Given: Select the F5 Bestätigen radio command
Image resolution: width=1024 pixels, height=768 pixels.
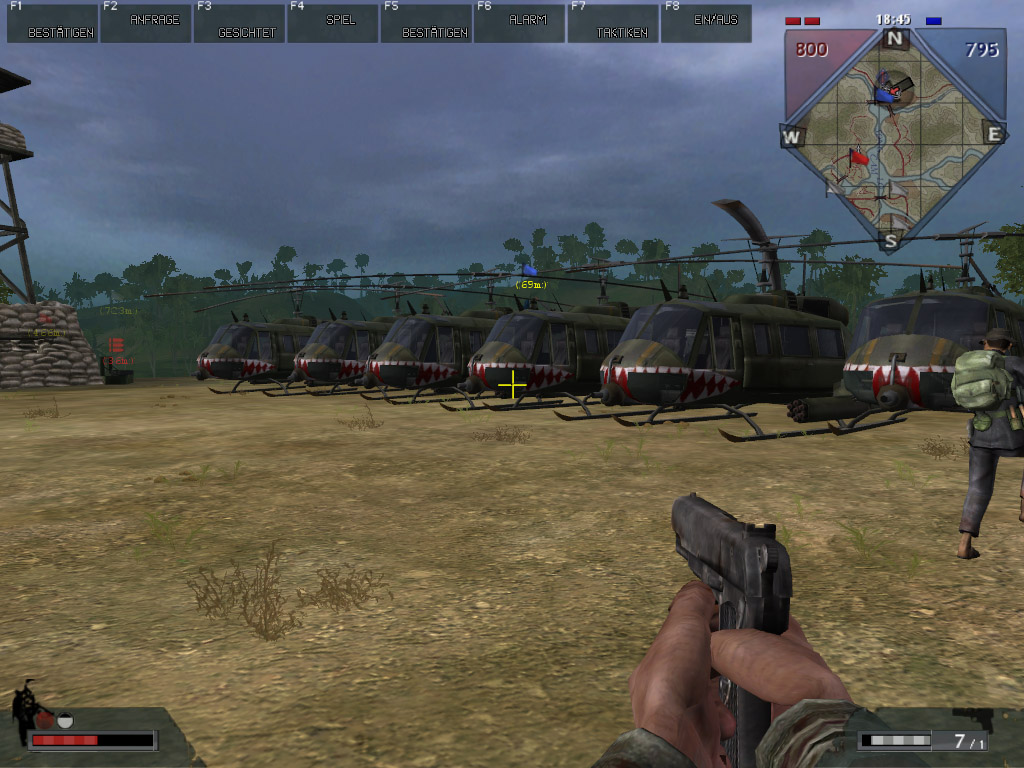Looking at the screenshot, I should (426, 23).
